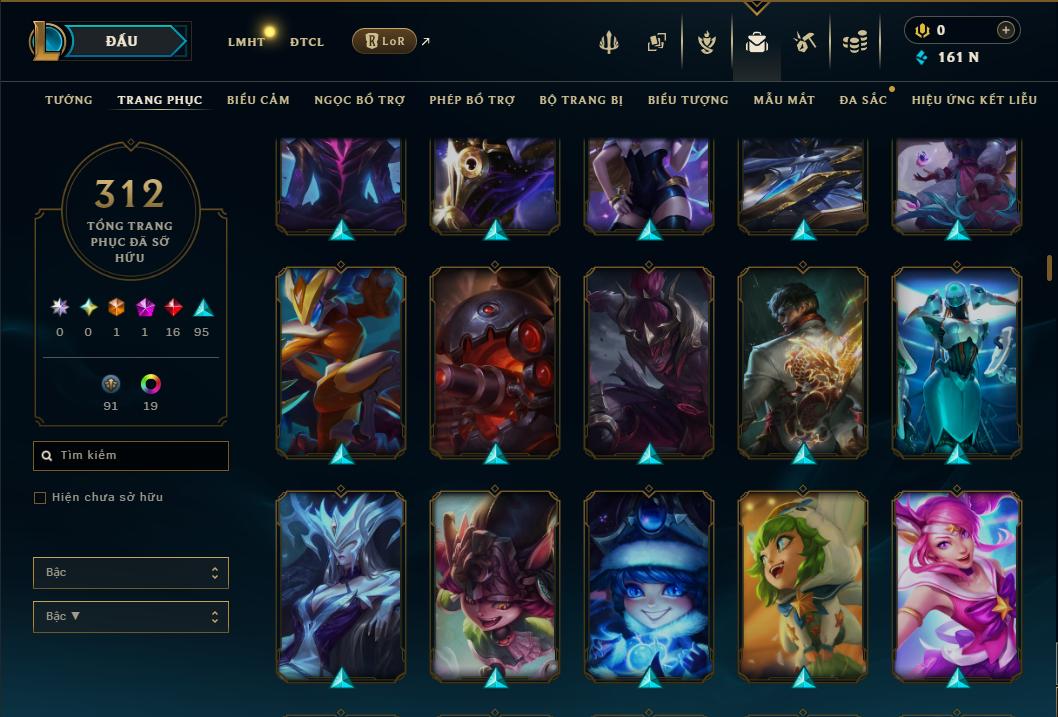Open the Bậc ▼ sort dropdown
This screenshot has height=717, width=1058.
tap(131, 617)
